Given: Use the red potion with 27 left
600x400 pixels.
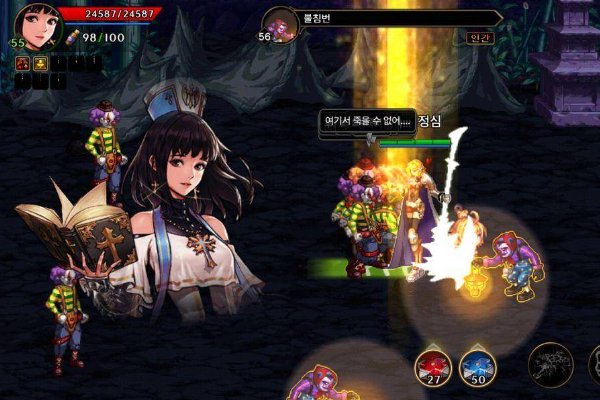Looking at the screenshot, I should click(x=434, y=367).
